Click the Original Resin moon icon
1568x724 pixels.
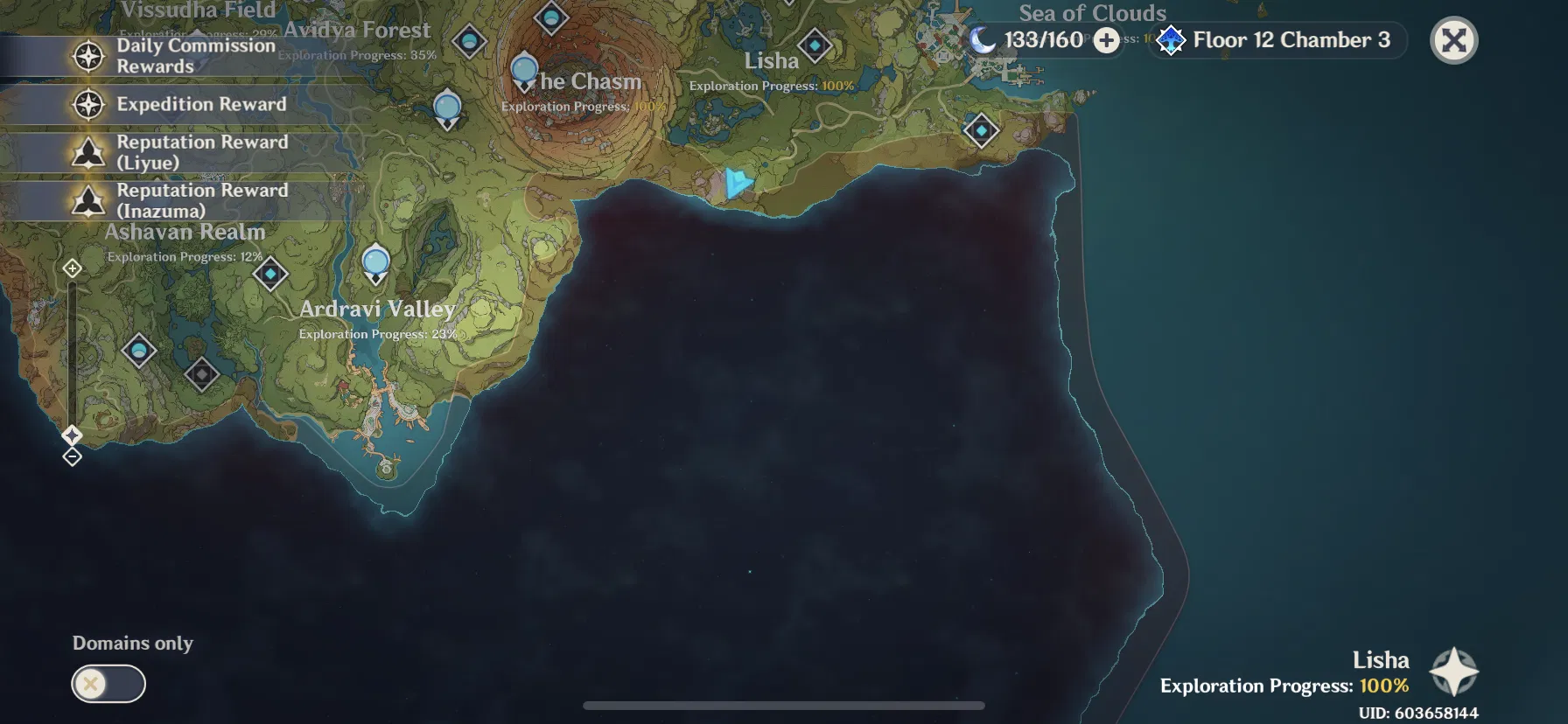coord(983,39)
